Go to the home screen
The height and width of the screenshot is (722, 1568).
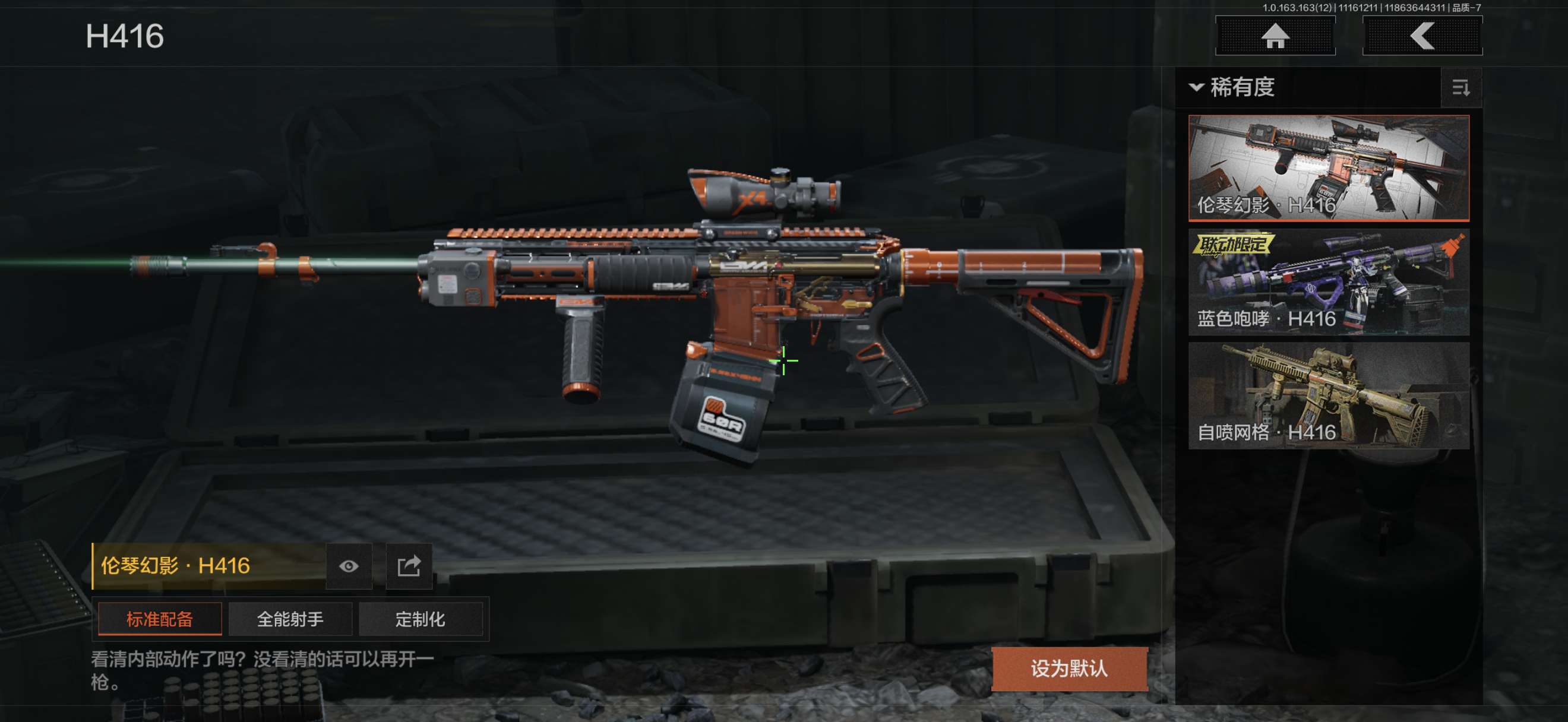pos(1275,36)
